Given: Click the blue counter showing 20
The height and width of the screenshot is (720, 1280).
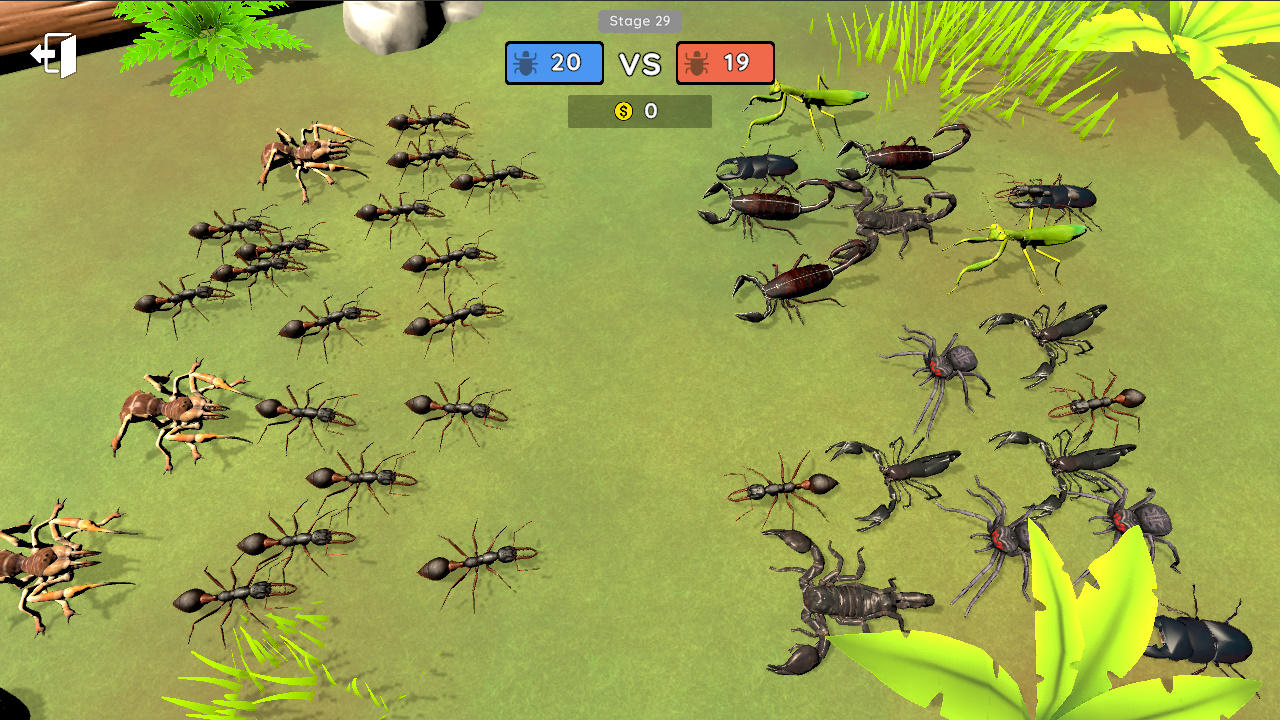Looking at the screenshot, I should [x=554, y=62].
